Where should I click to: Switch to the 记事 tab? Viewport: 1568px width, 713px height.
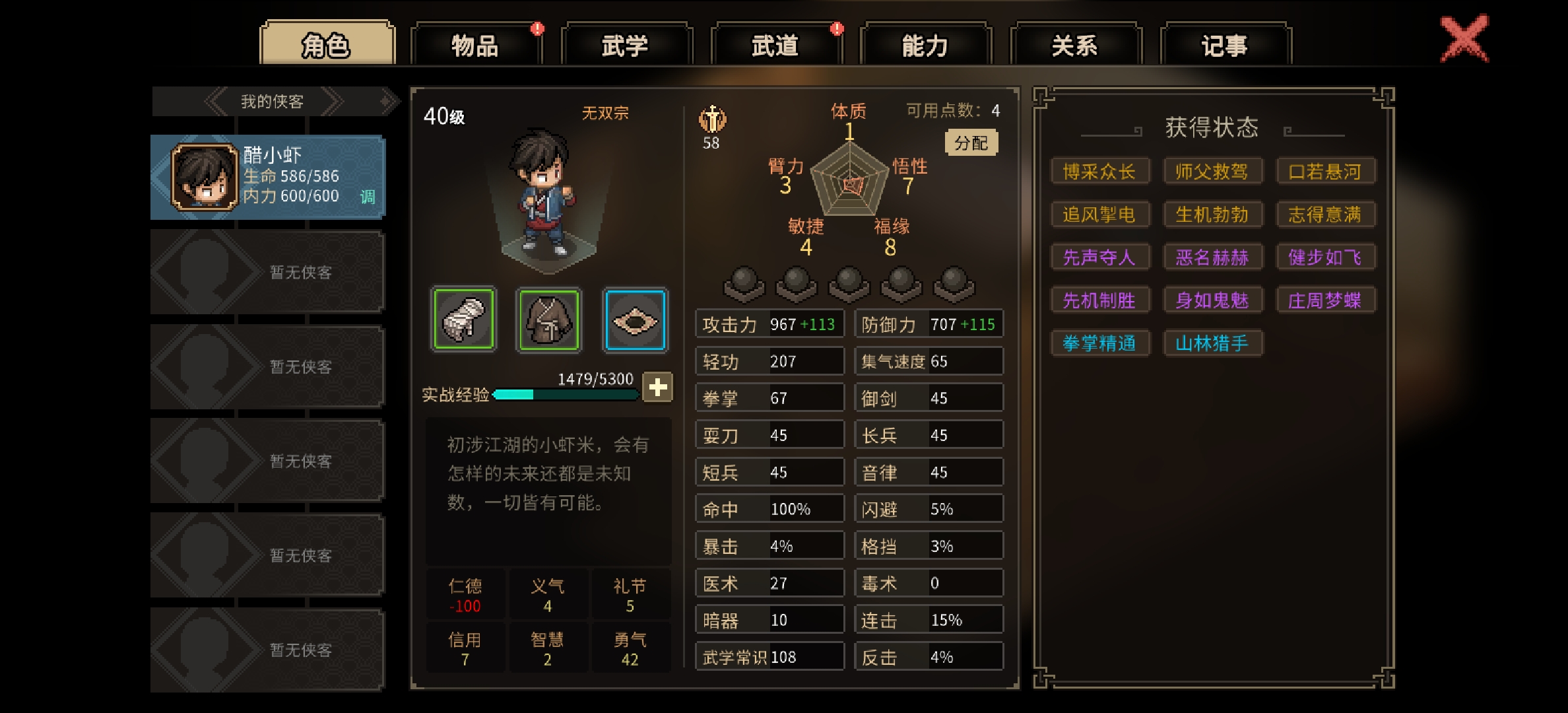pyautogui.click(x=1224, y=46)
